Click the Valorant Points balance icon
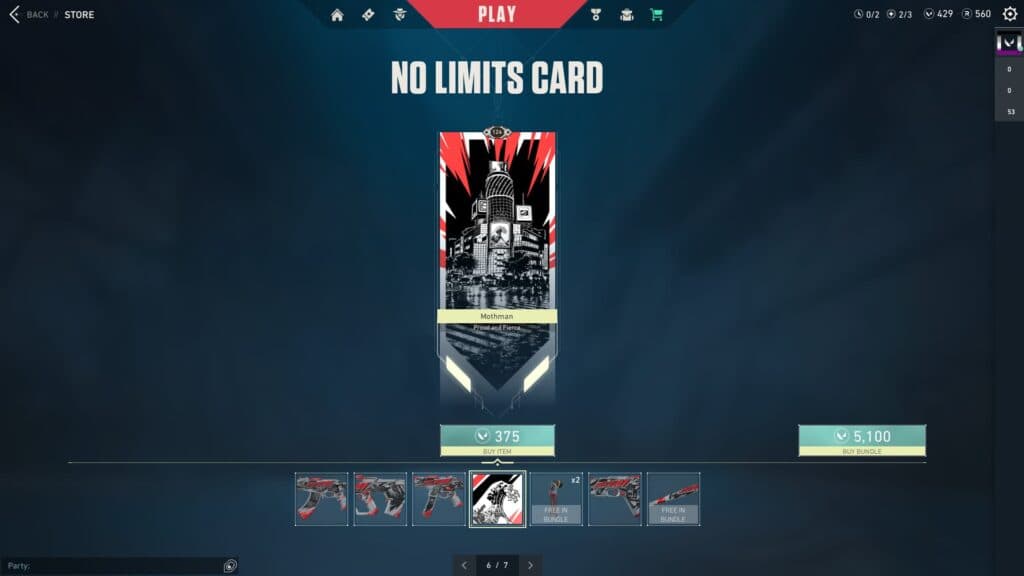The image size is (1024, 576). click(929, 14)
